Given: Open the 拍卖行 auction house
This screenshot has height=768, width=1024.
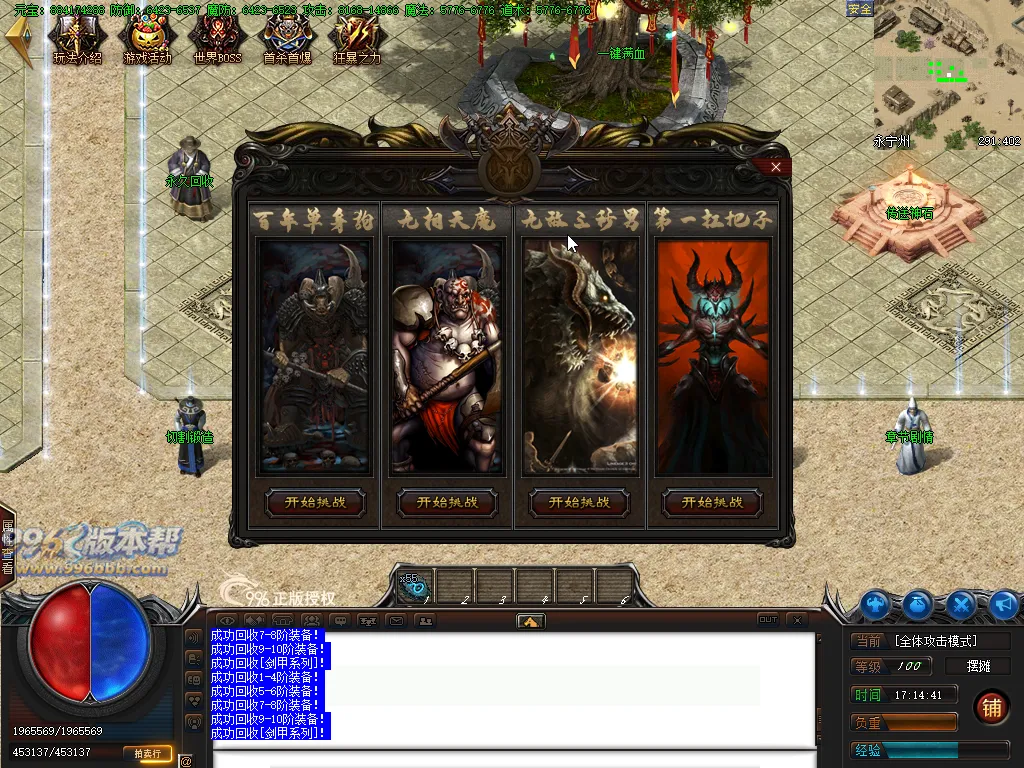Looking at the screenshot, I should pyautogui.click(x=147, y=753).
